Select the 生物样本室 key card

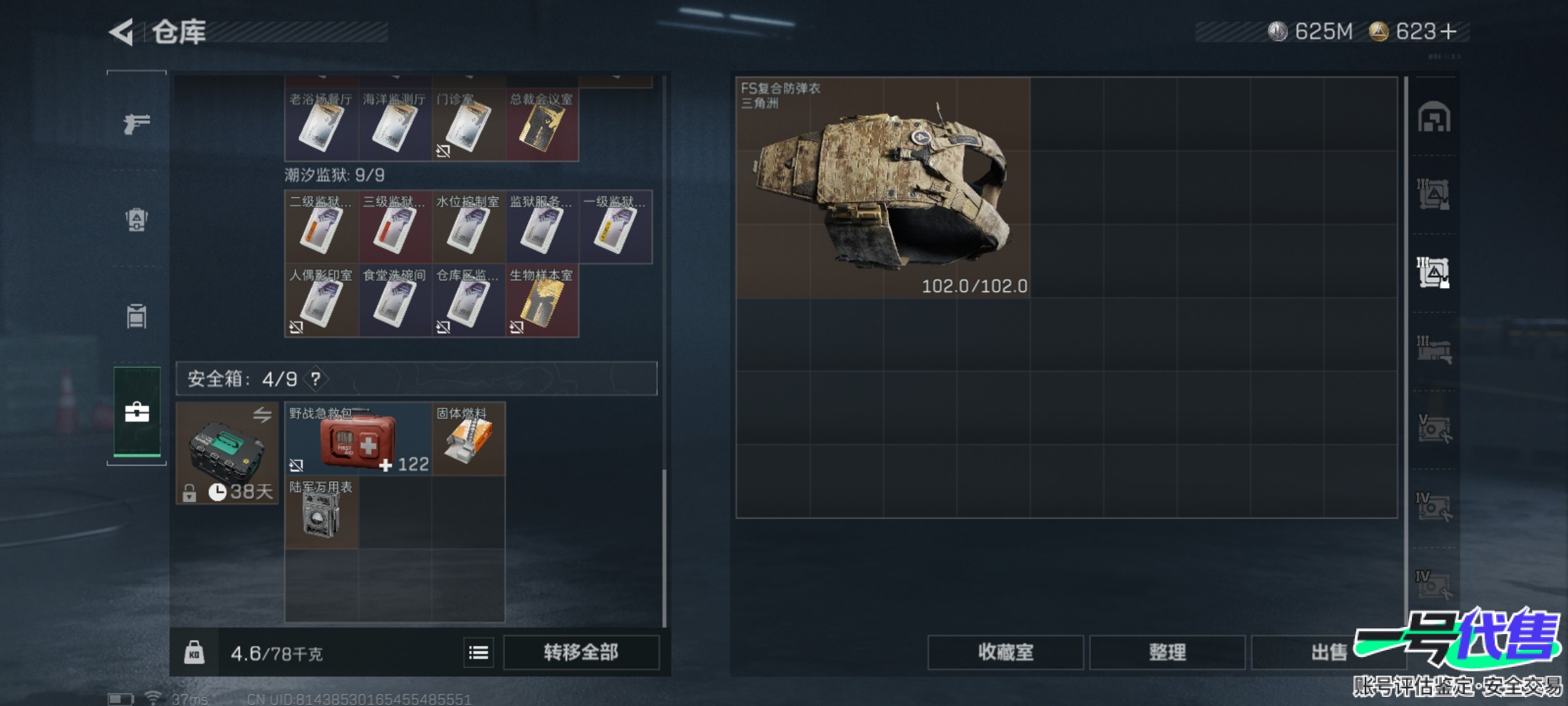(542, 301)
